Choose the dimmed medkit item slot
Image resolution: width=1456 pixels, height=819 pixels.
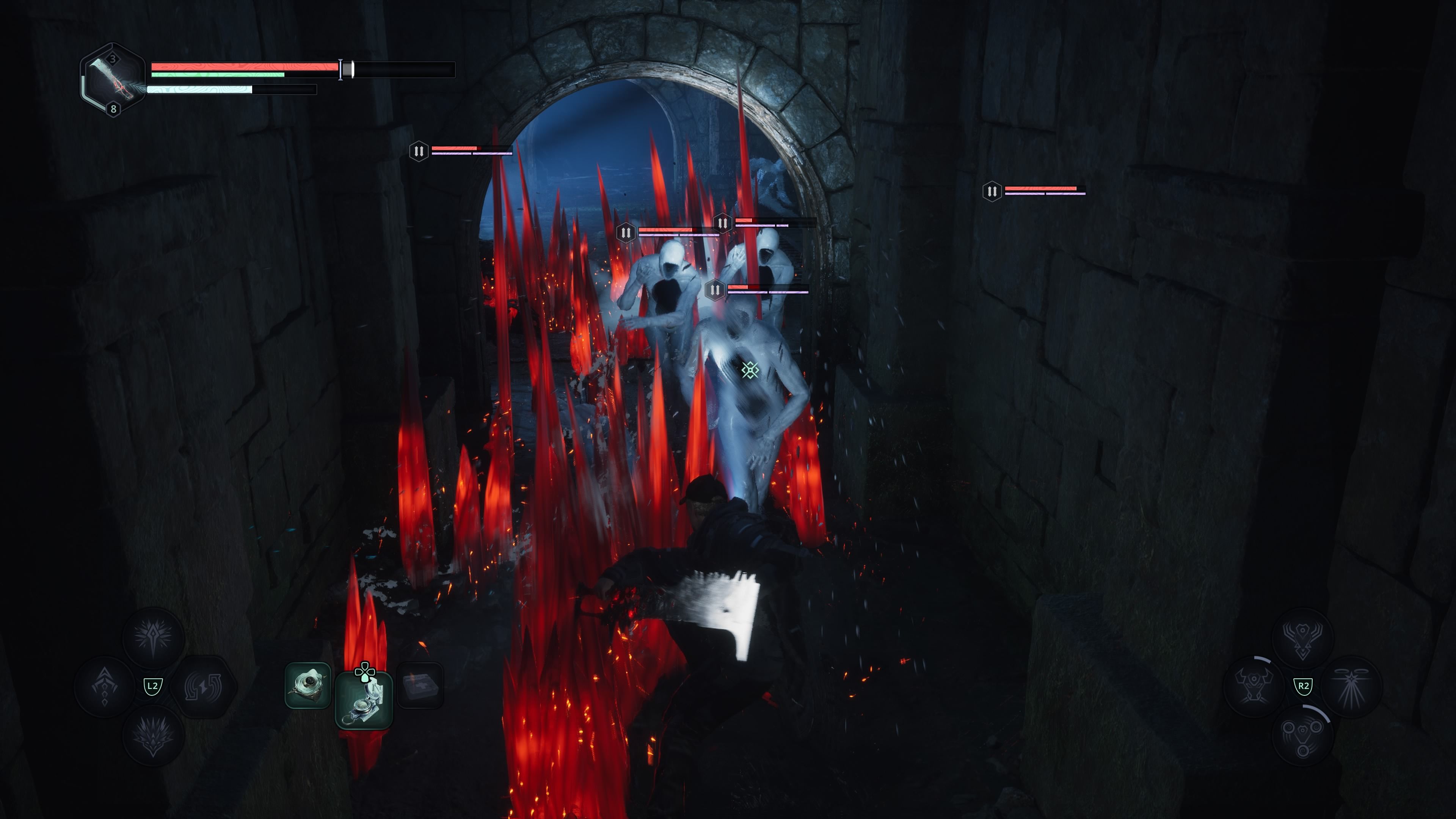click(x=420, y=686)
